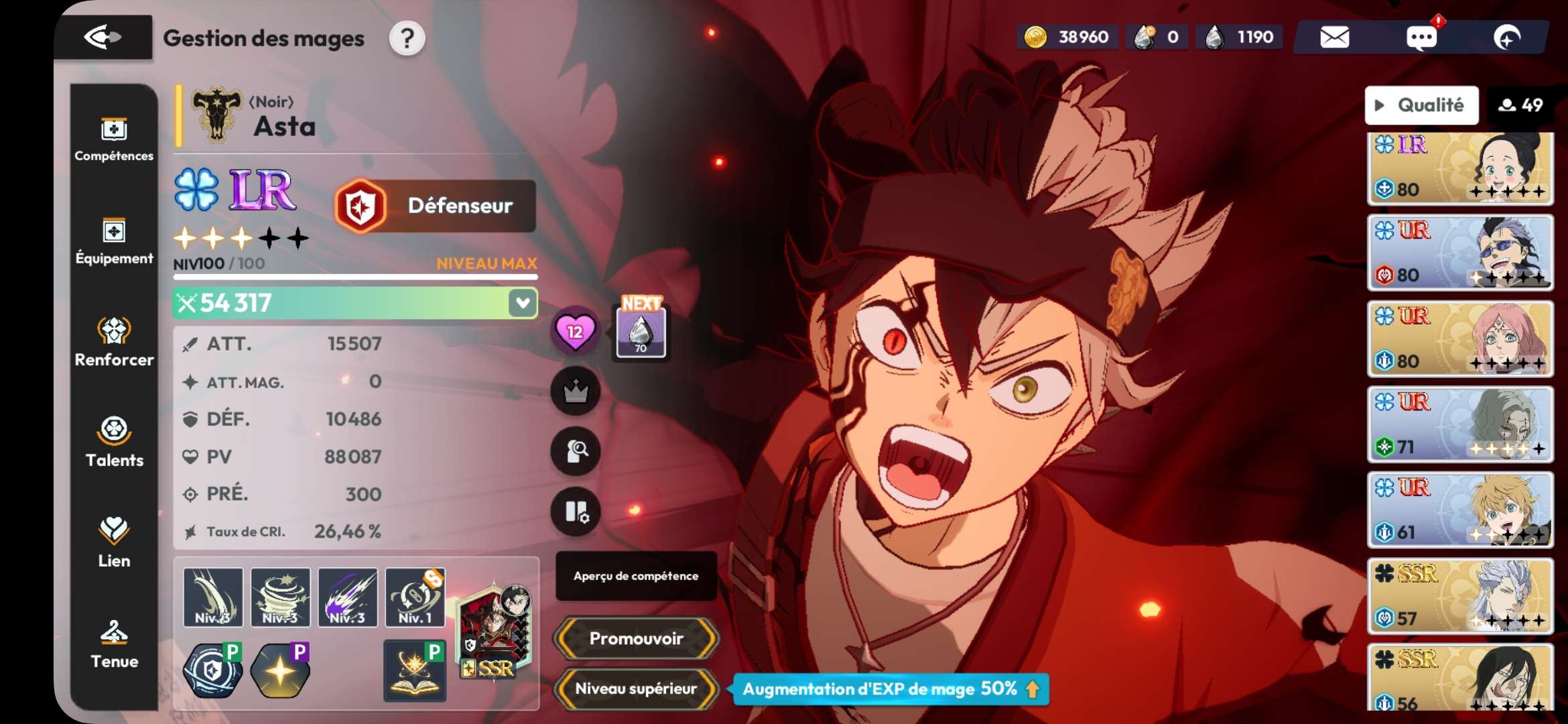Screen dimensions: 1568x724
Task: Open the mail envelope icon
Action: [1334, 38]
